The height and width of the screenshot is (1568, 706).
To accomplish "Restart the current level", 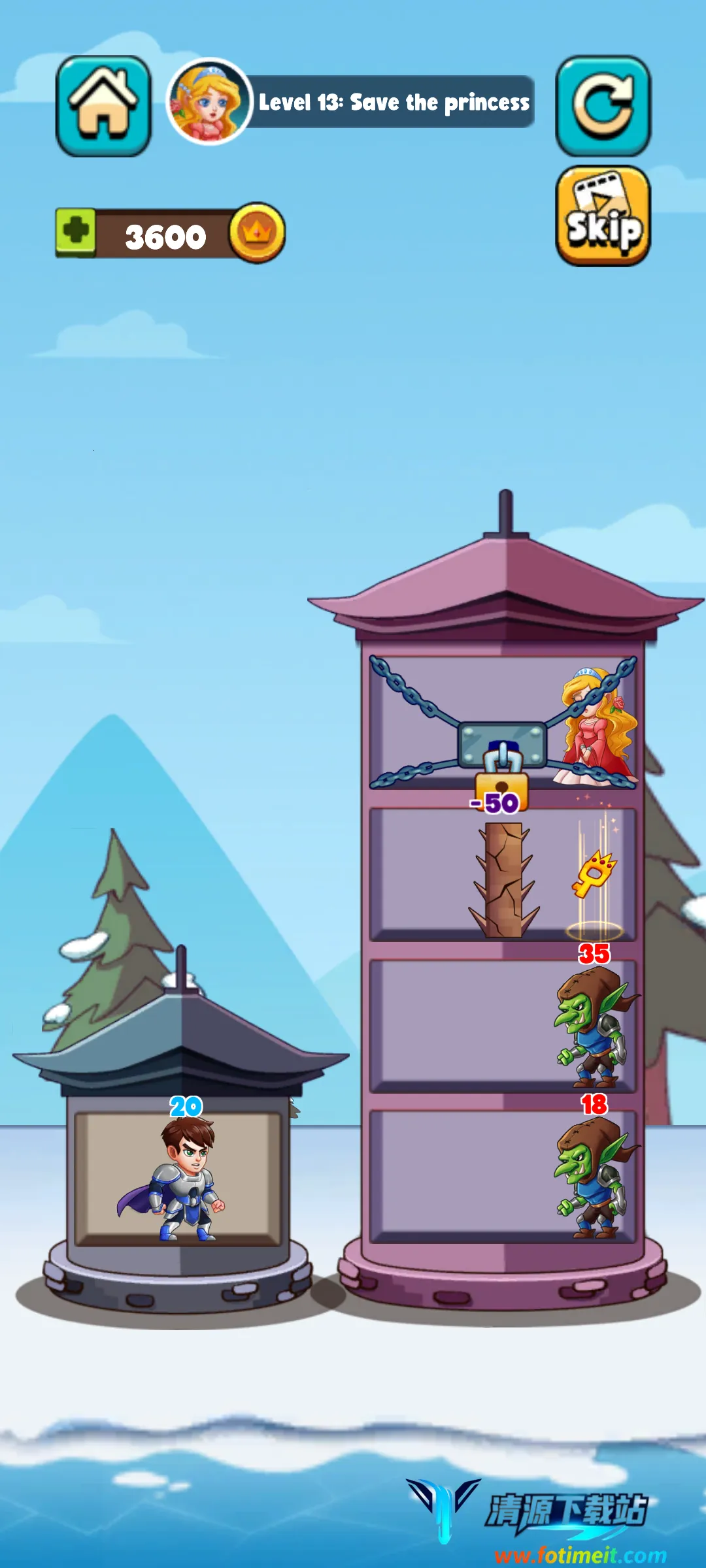I will [x=603, y=106].
